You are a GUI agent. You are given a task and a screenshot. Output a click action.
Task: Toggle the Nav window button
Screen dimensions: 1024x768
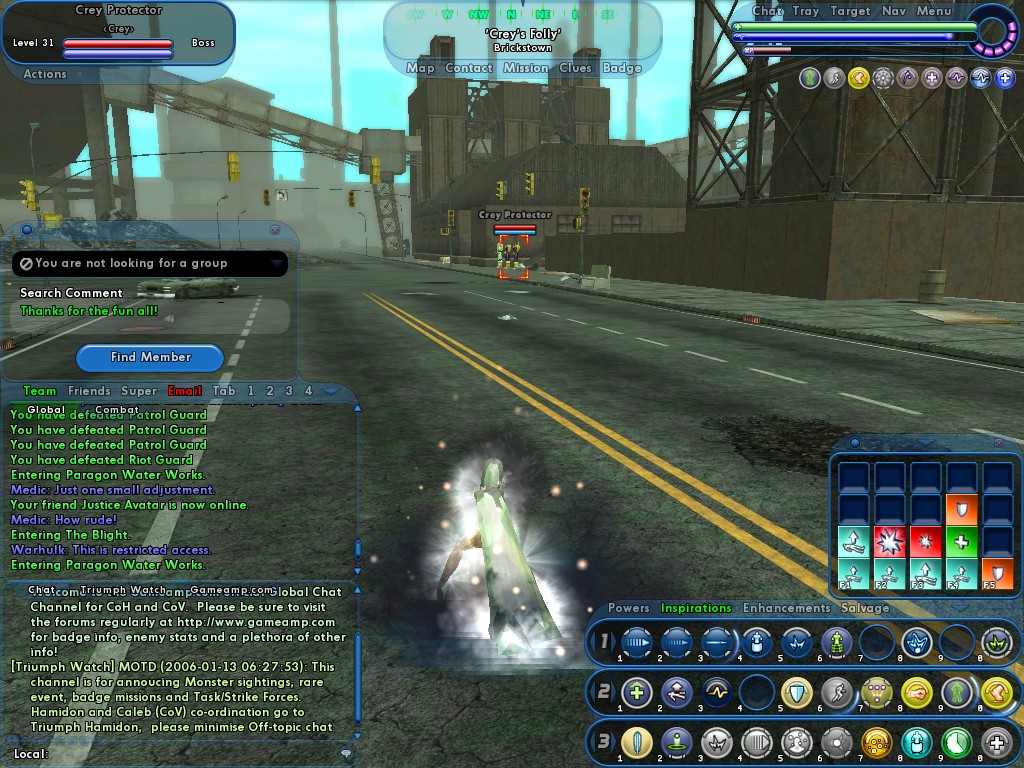click(894, 11)
